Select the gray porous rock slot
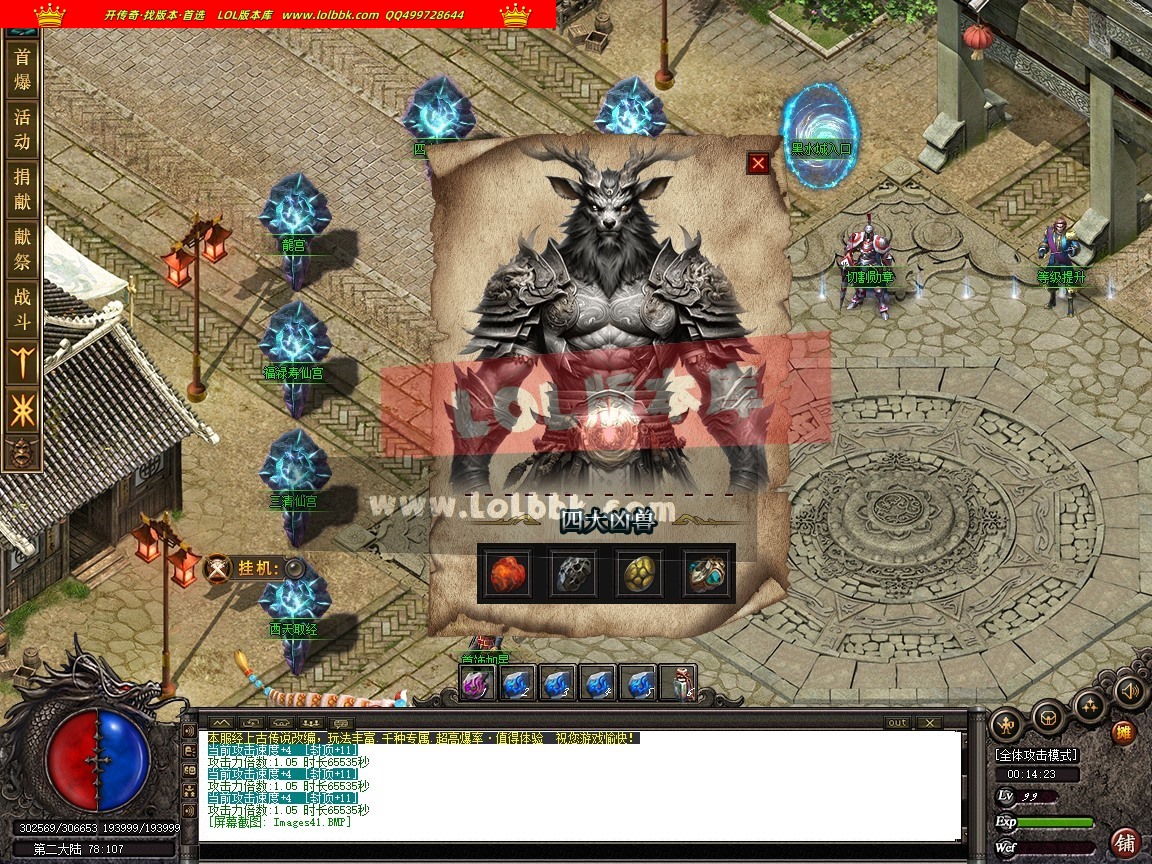The image size is (1152, 864). click(573, 573)
